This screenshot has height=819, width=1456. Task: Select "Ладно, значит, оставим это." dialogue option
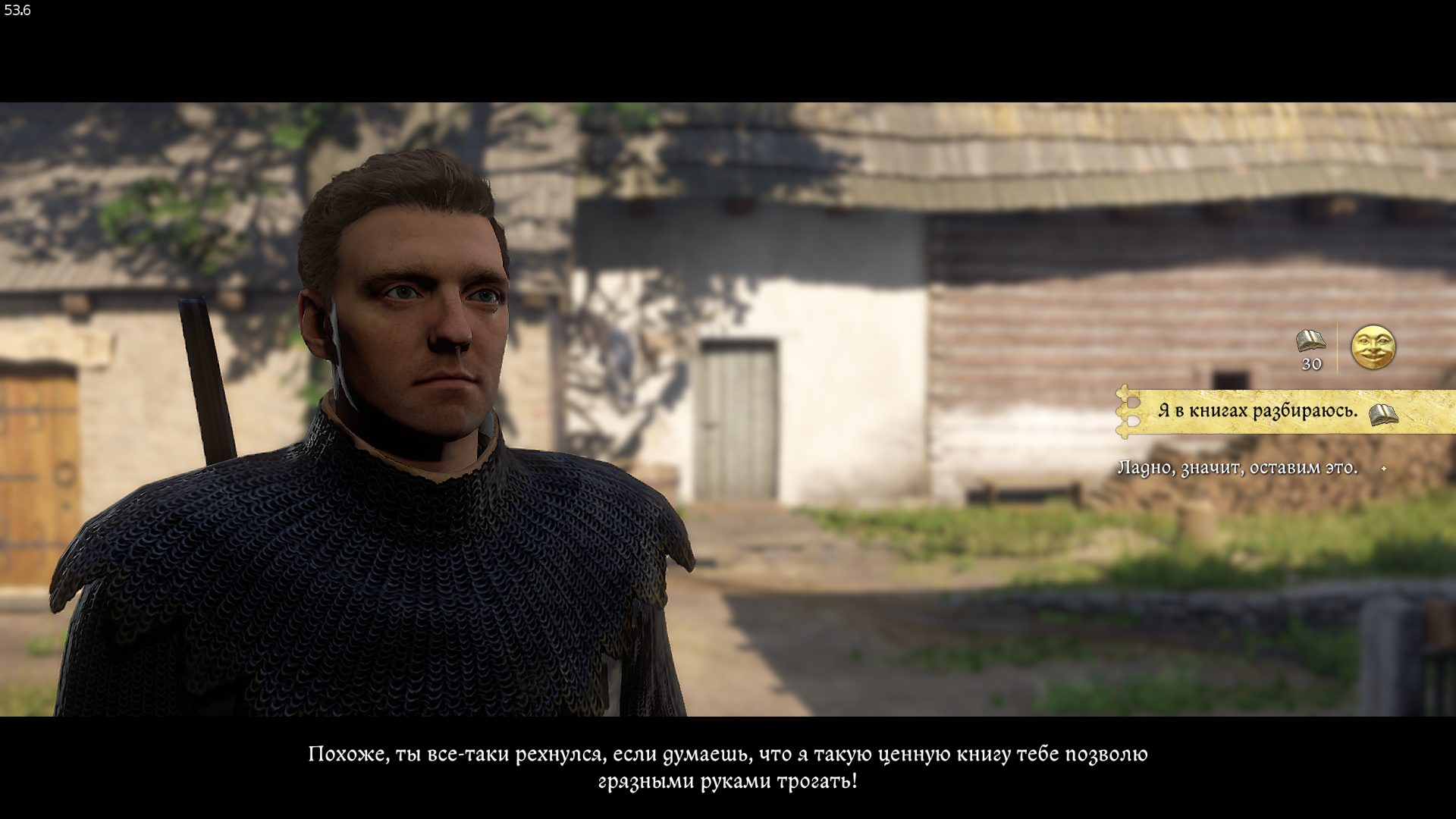(1238, 468)
